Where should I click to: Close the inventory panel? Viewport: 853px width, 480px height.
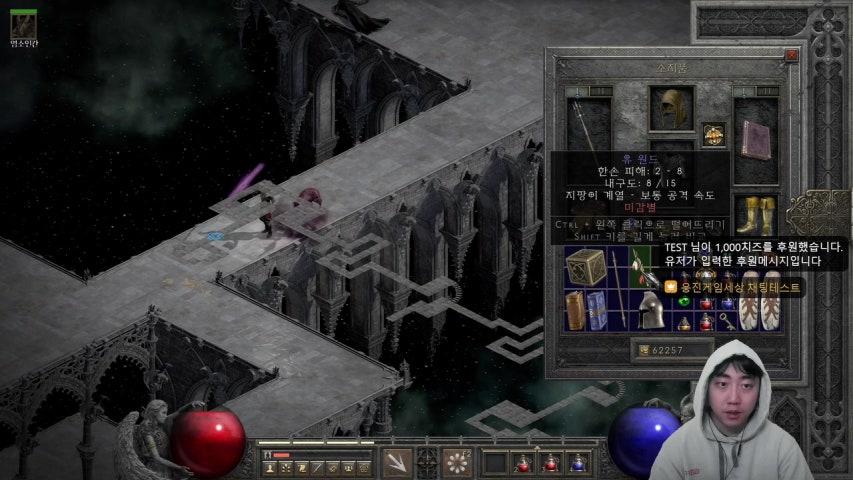coord(792,57)
